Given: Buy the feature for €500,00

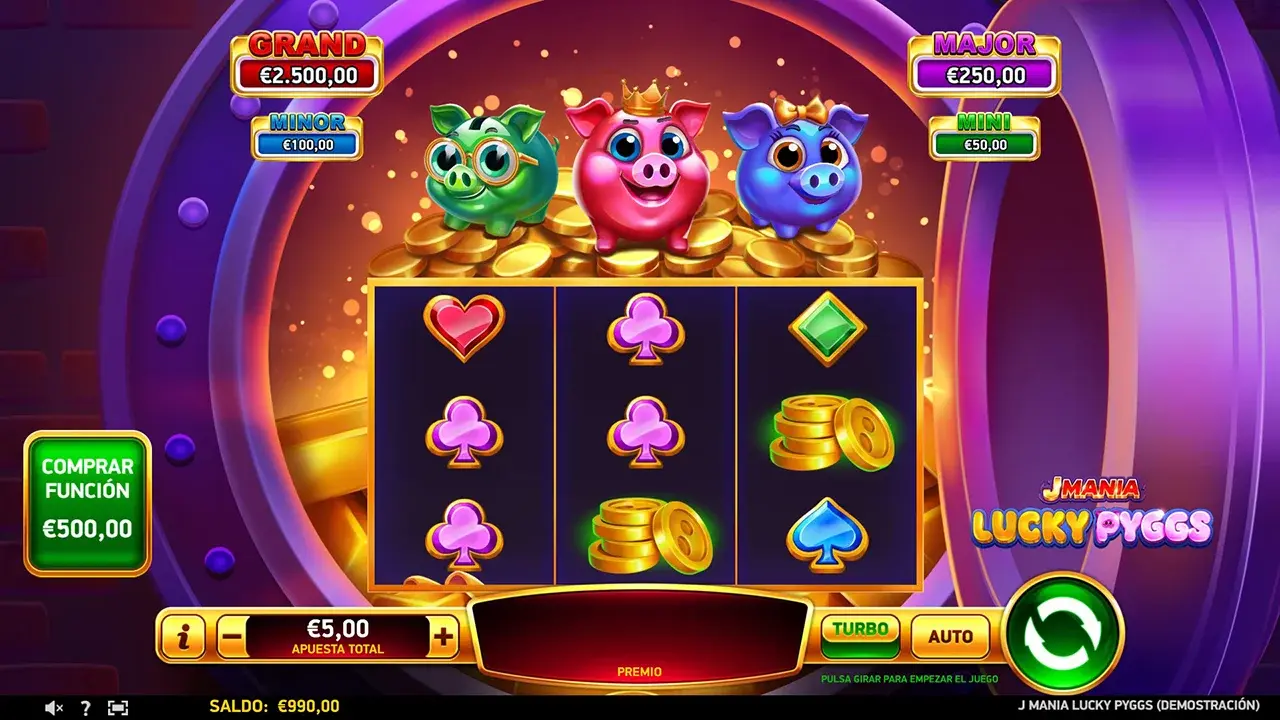Looking at the screenshot, I should pos(87,503).
